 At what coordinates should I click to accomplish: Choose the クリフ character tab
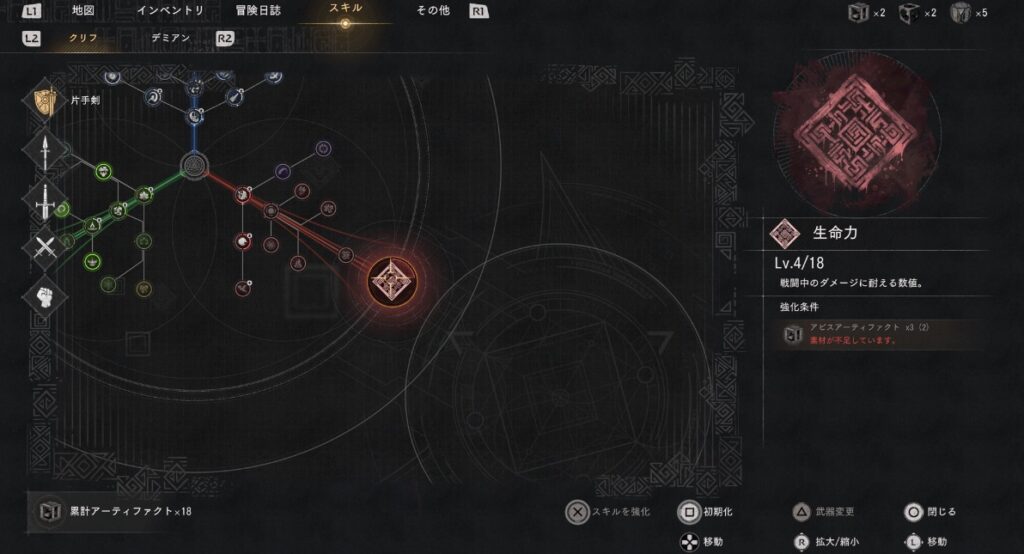(x=83, y=38)
